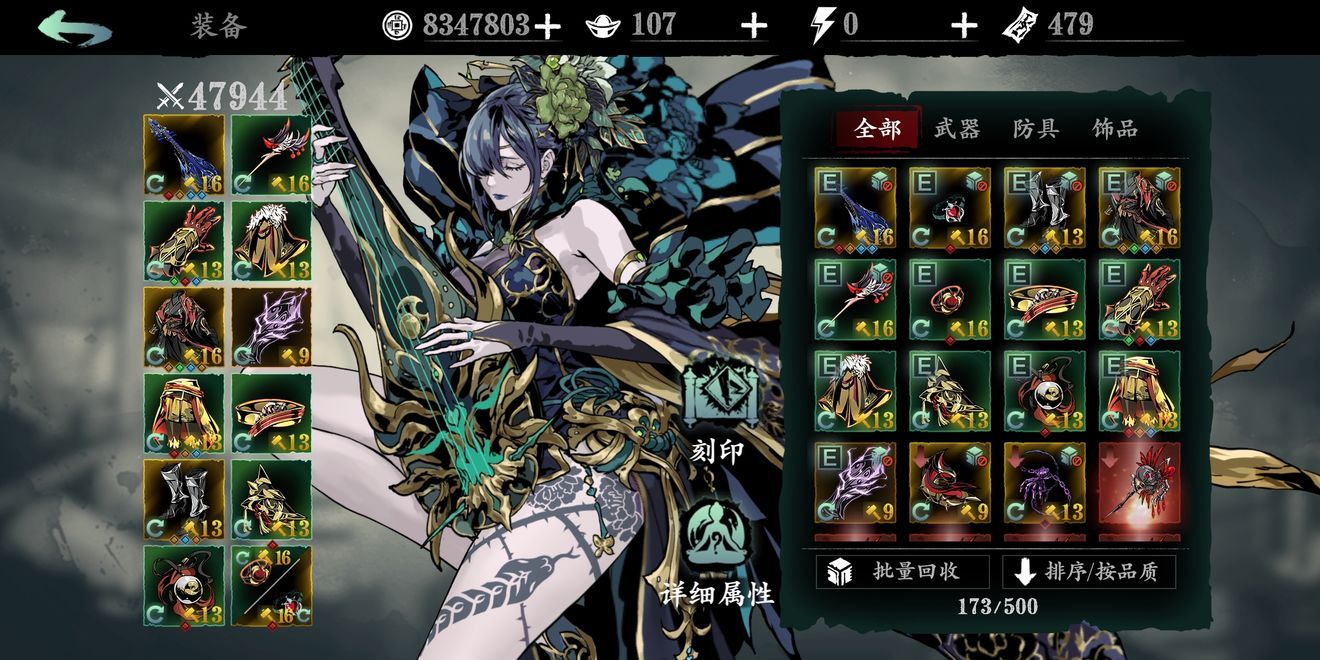The width and height of the screenshot is (1320, 660).
Task: Select the purple chain scorpion item in inventory
Action: coord(1044,483)
